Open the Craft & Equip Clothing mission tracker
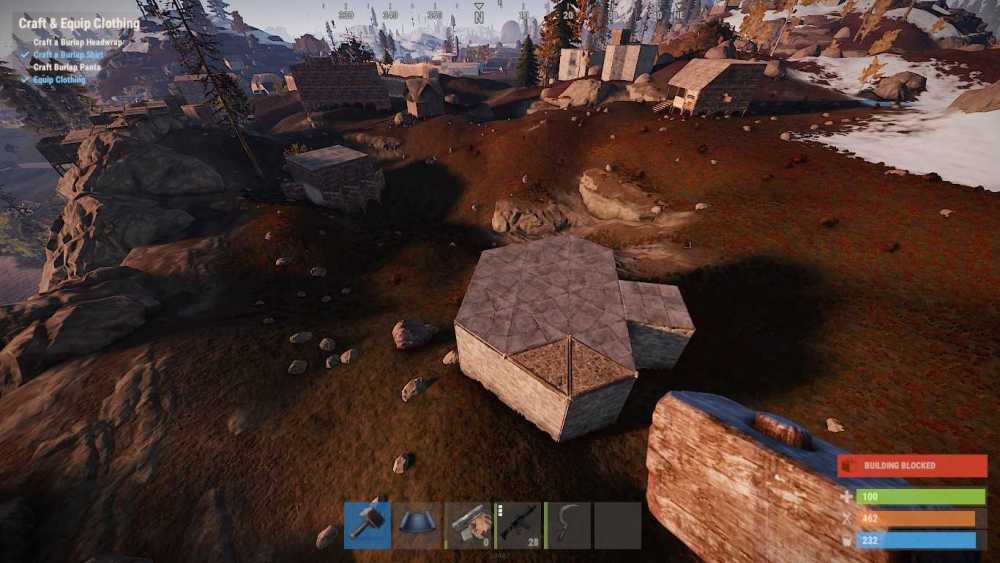1000x563 pixels. pyautogui.click(x=79, y=23)
